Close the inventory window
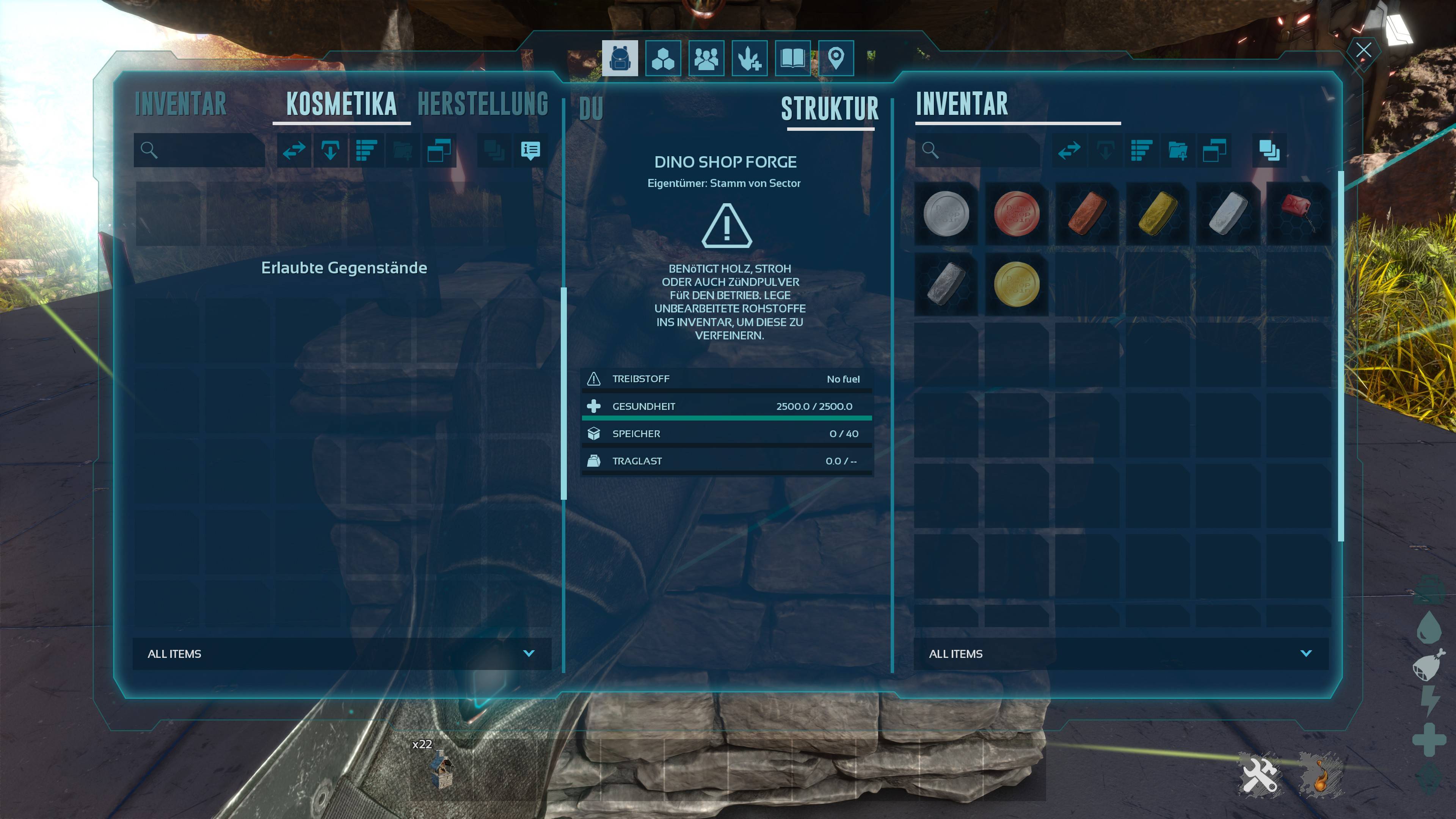The width and height of the screenshot is (1456, 819). pos(1363,51)
